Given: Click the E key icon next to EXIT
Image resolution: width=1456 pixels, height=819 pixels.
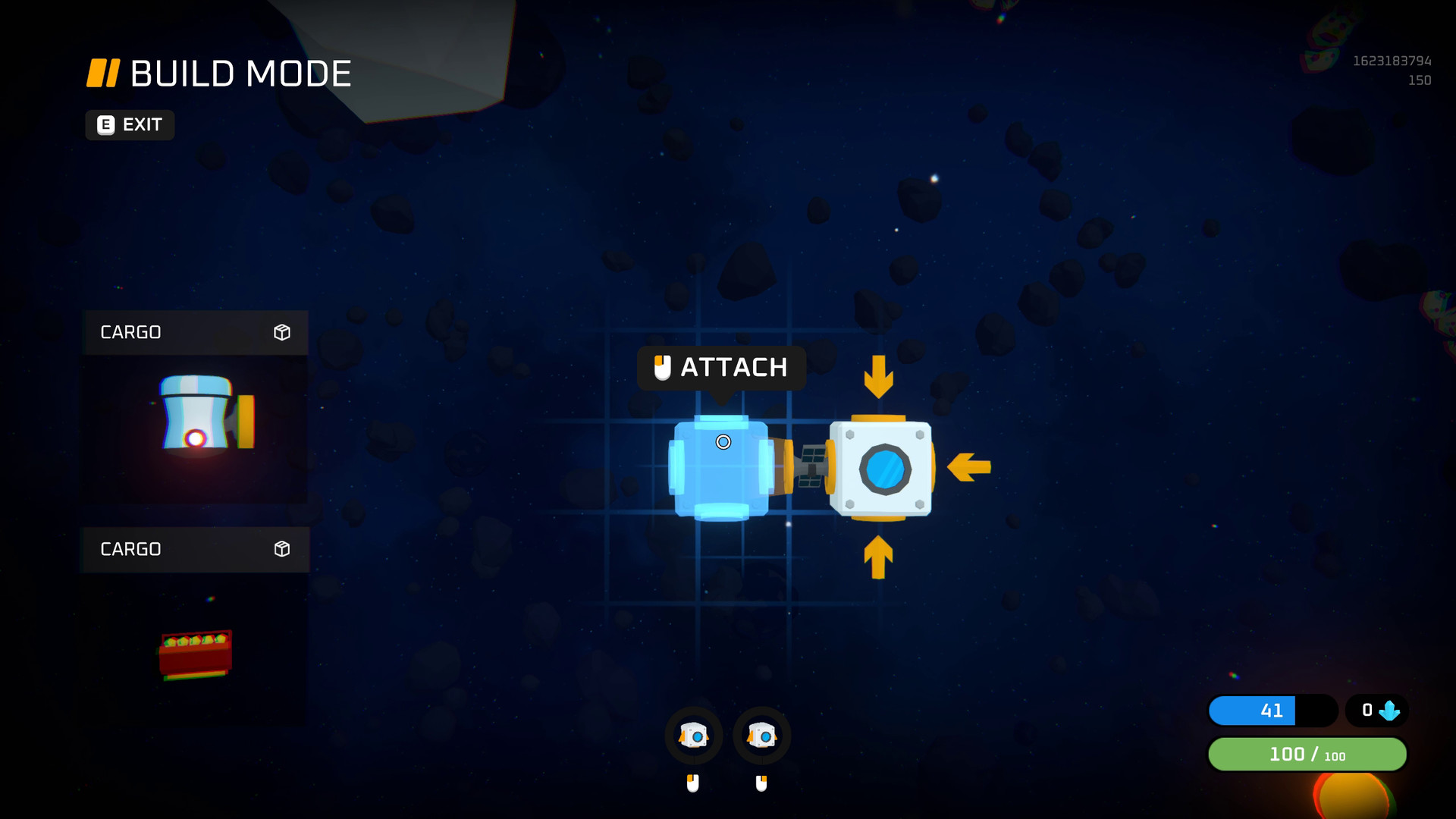Looking at the screenshot, I should pyautogui.click(x=105, y=125).
